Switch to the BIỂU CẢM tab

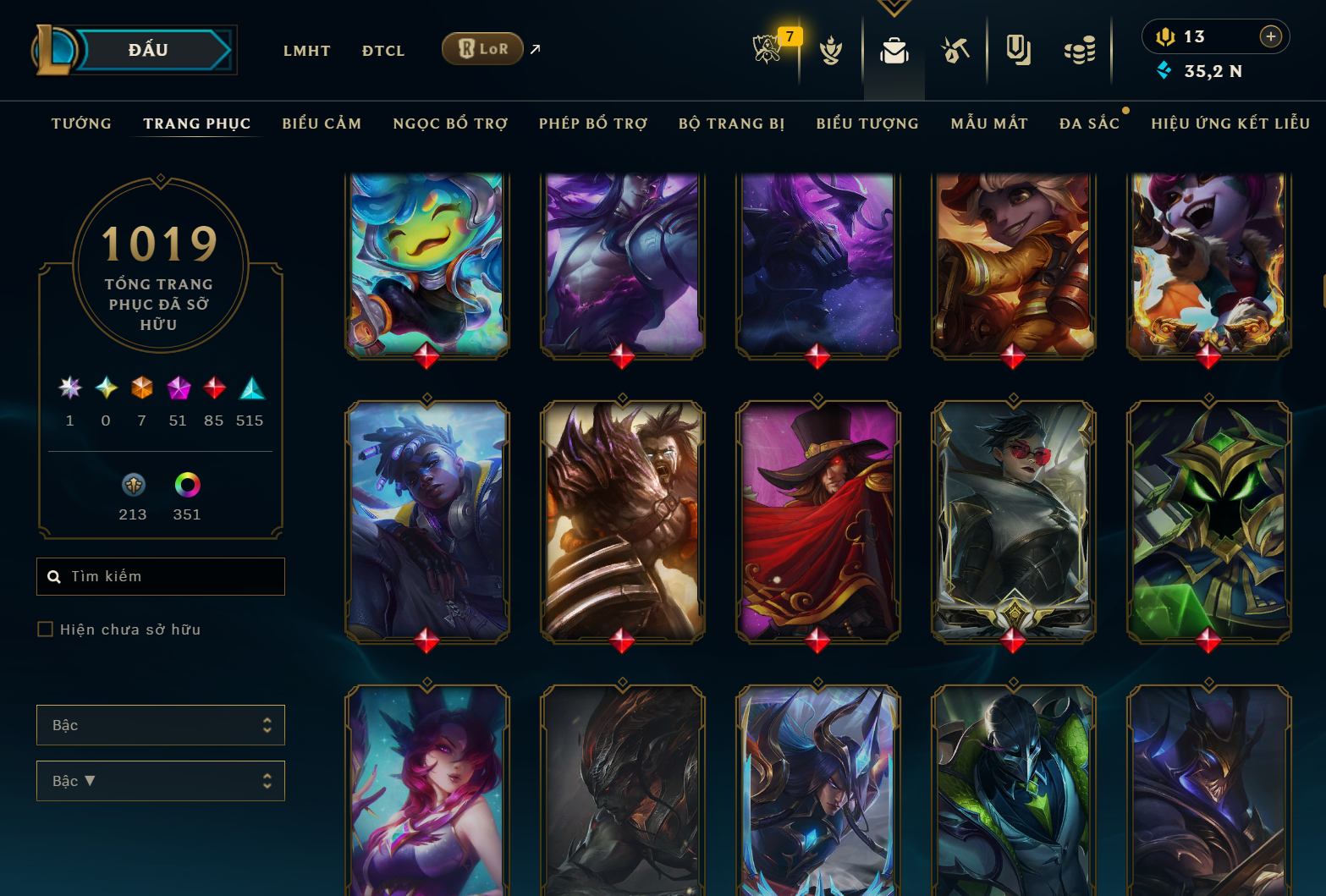coord(322,124)
